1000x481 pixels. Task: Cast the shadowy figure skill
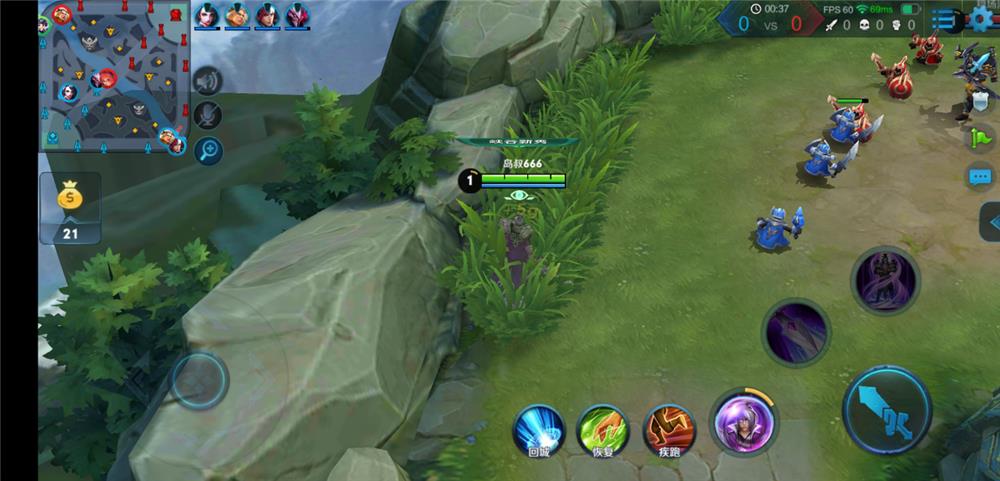(885, 280)
